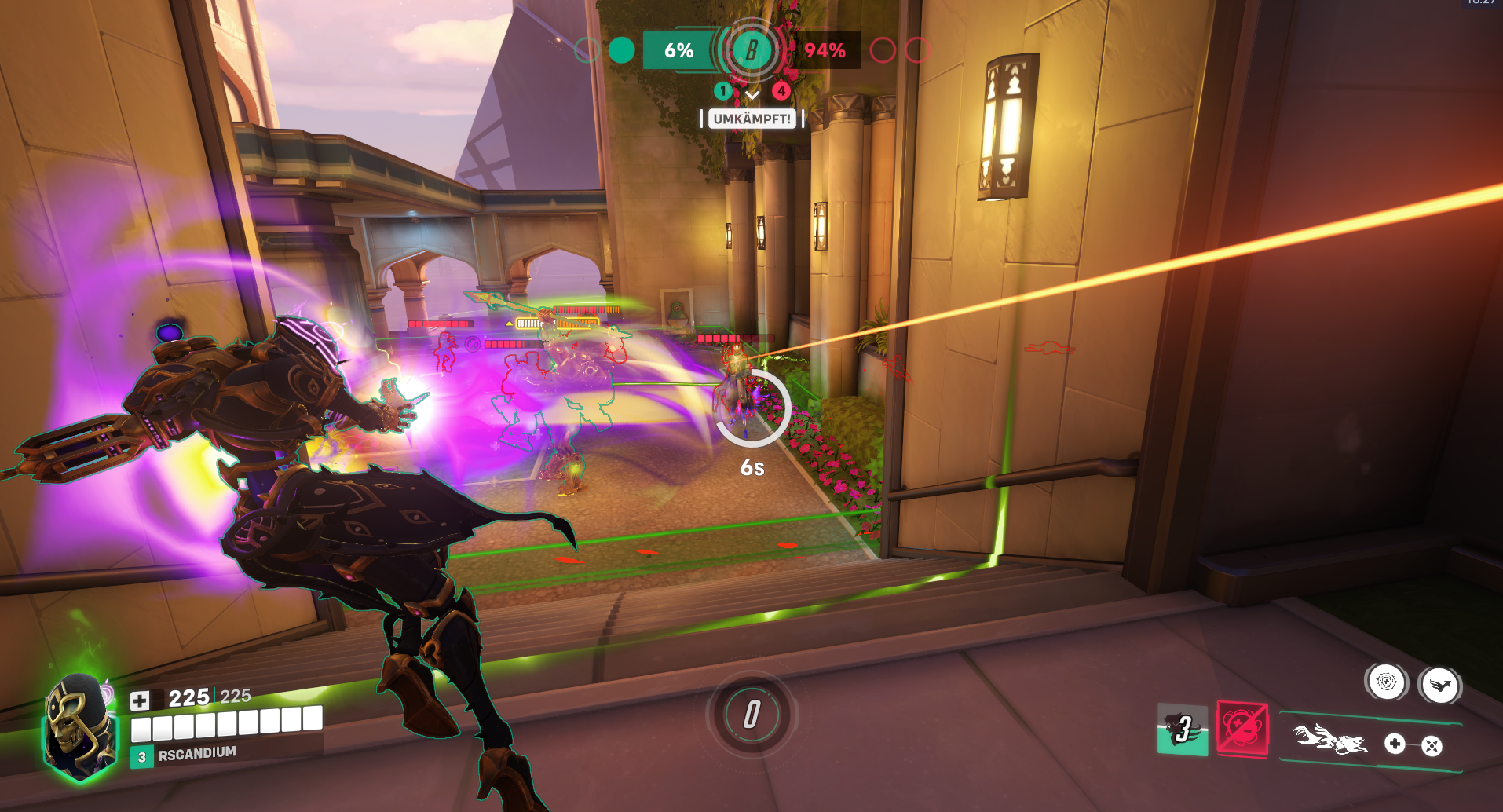Click the disabled red Biotic Orb ability icon
Screen dimensions: 1503x812
[1242, 730]
